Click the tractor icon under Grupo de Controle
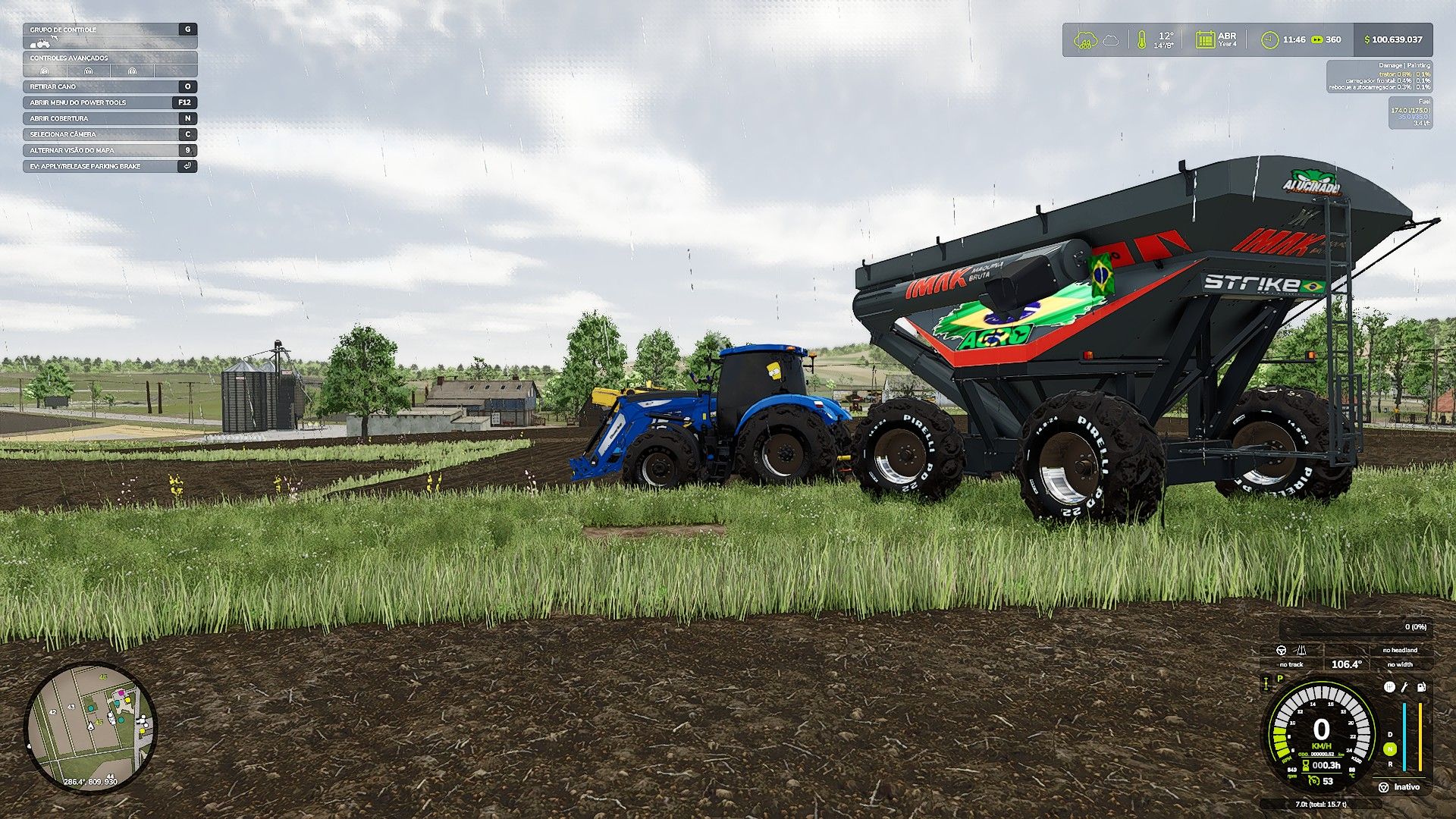 click(x=41, y=44)
